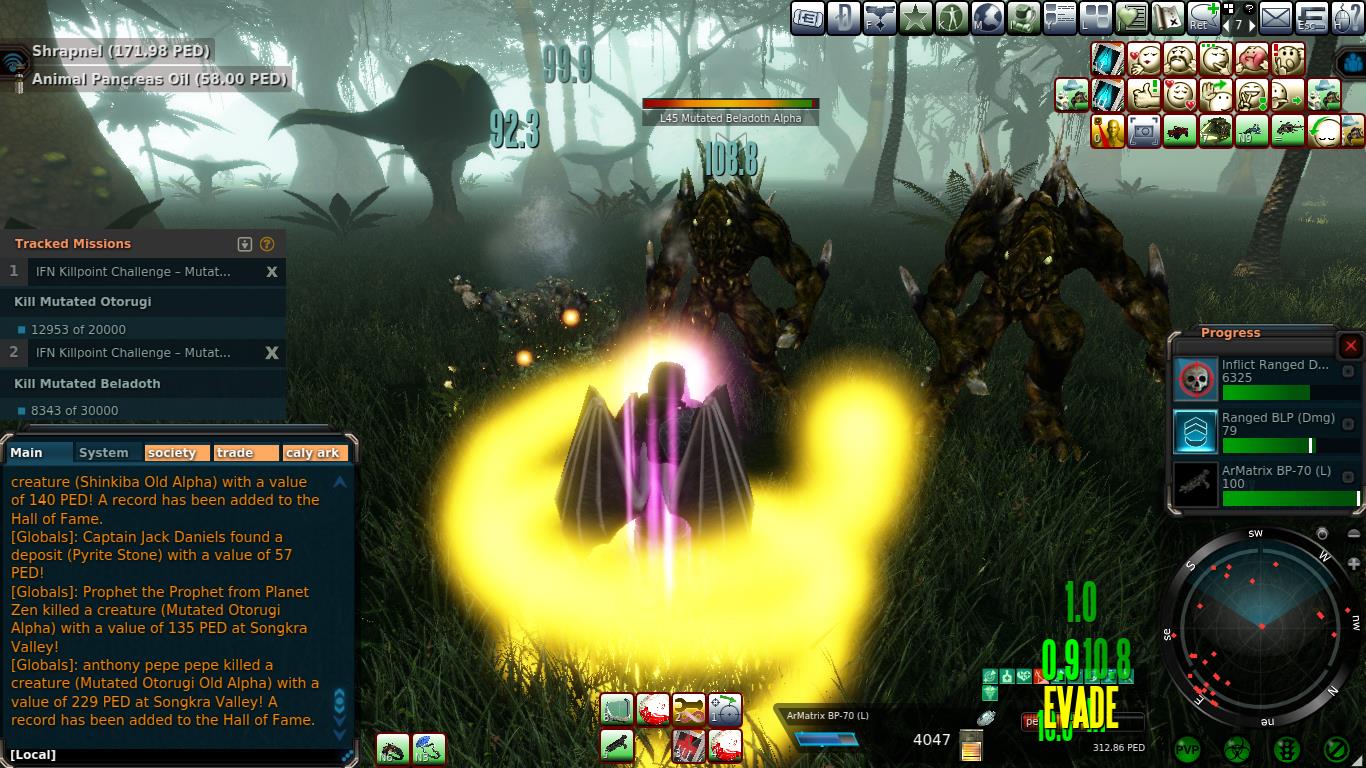Activate the camera screenshot icon
The image size is (1366, 768).
coord(1144,131)
